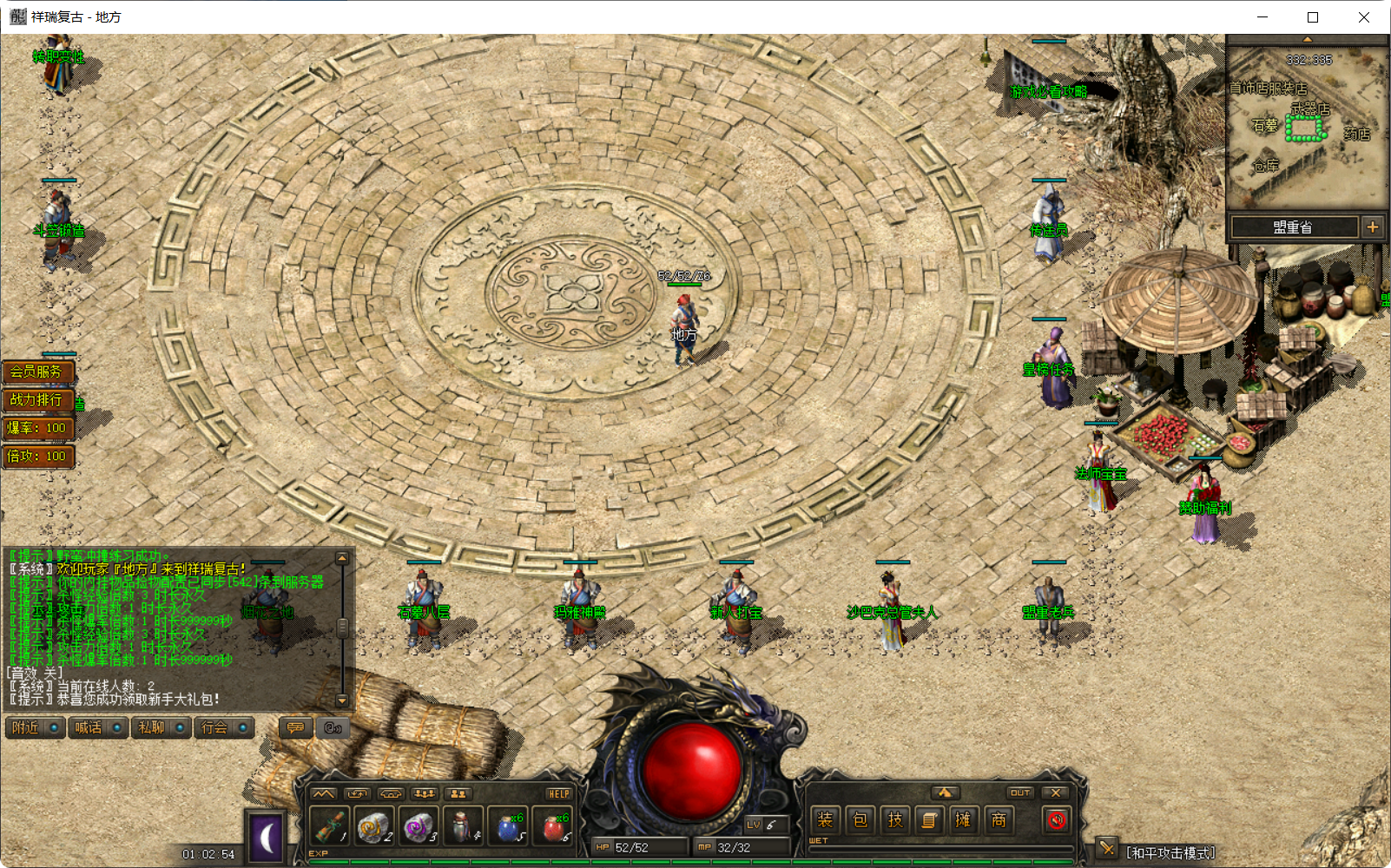Click the up arrow above the minimap
The width and height of the screenshot is (1391, 868).
pos(1306,39)
